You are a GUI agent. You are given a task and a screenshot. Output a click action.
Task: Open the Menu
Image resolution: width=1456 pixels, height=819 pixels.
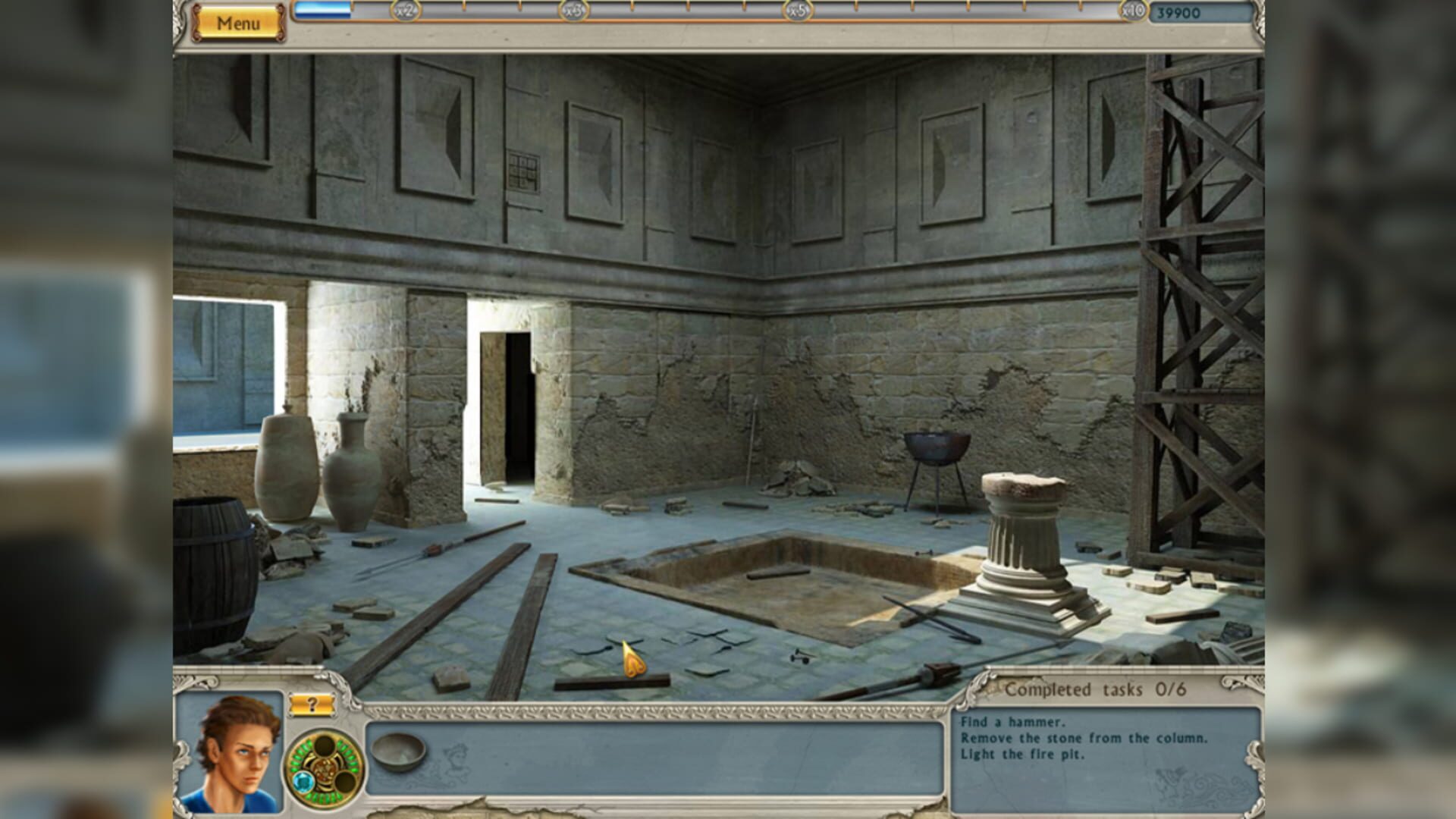coord(239,21)
